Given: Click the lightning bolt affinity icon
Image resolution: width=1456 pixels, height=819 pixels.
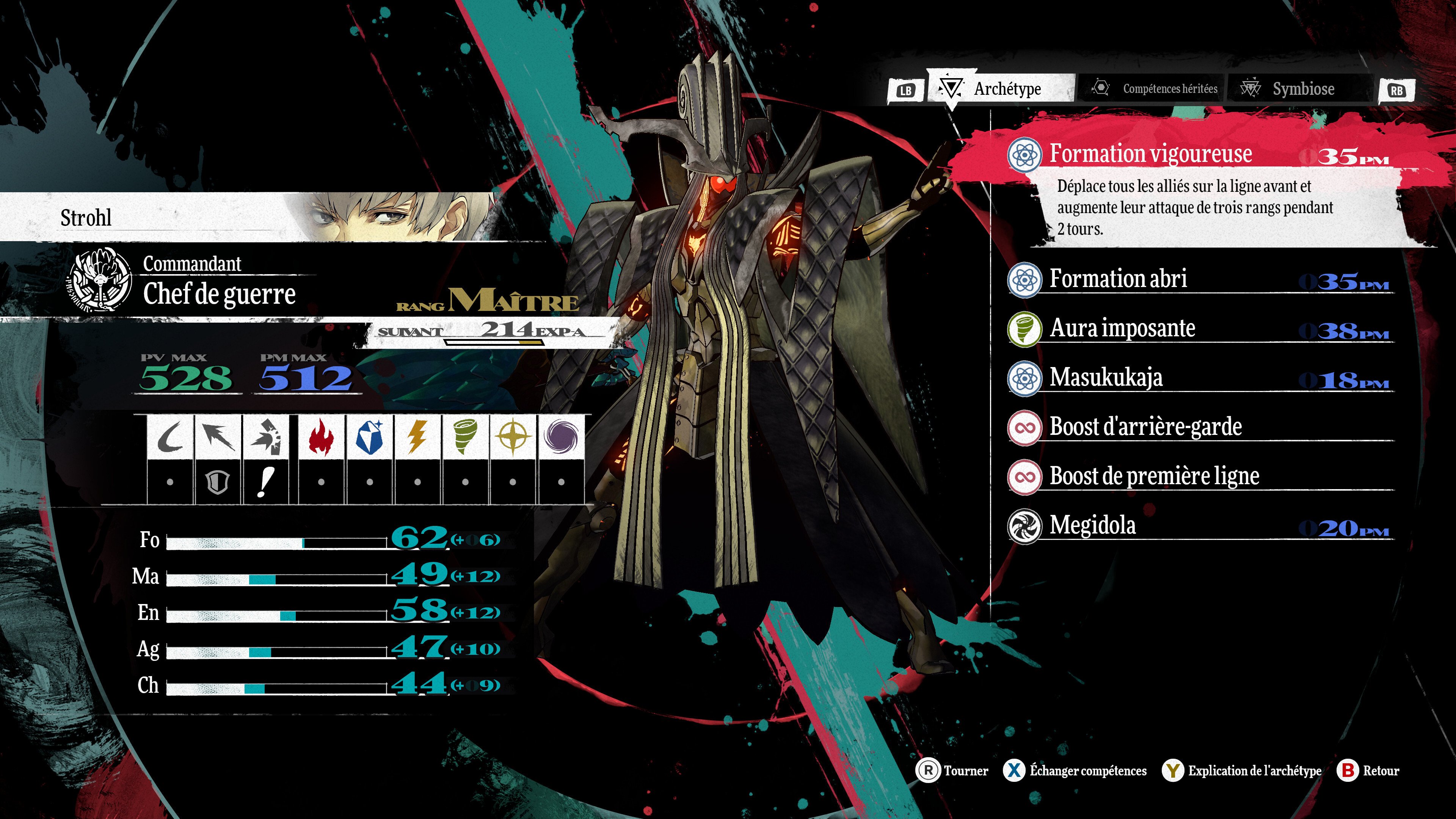Looking at the screenshot, I should click(417, 437).
